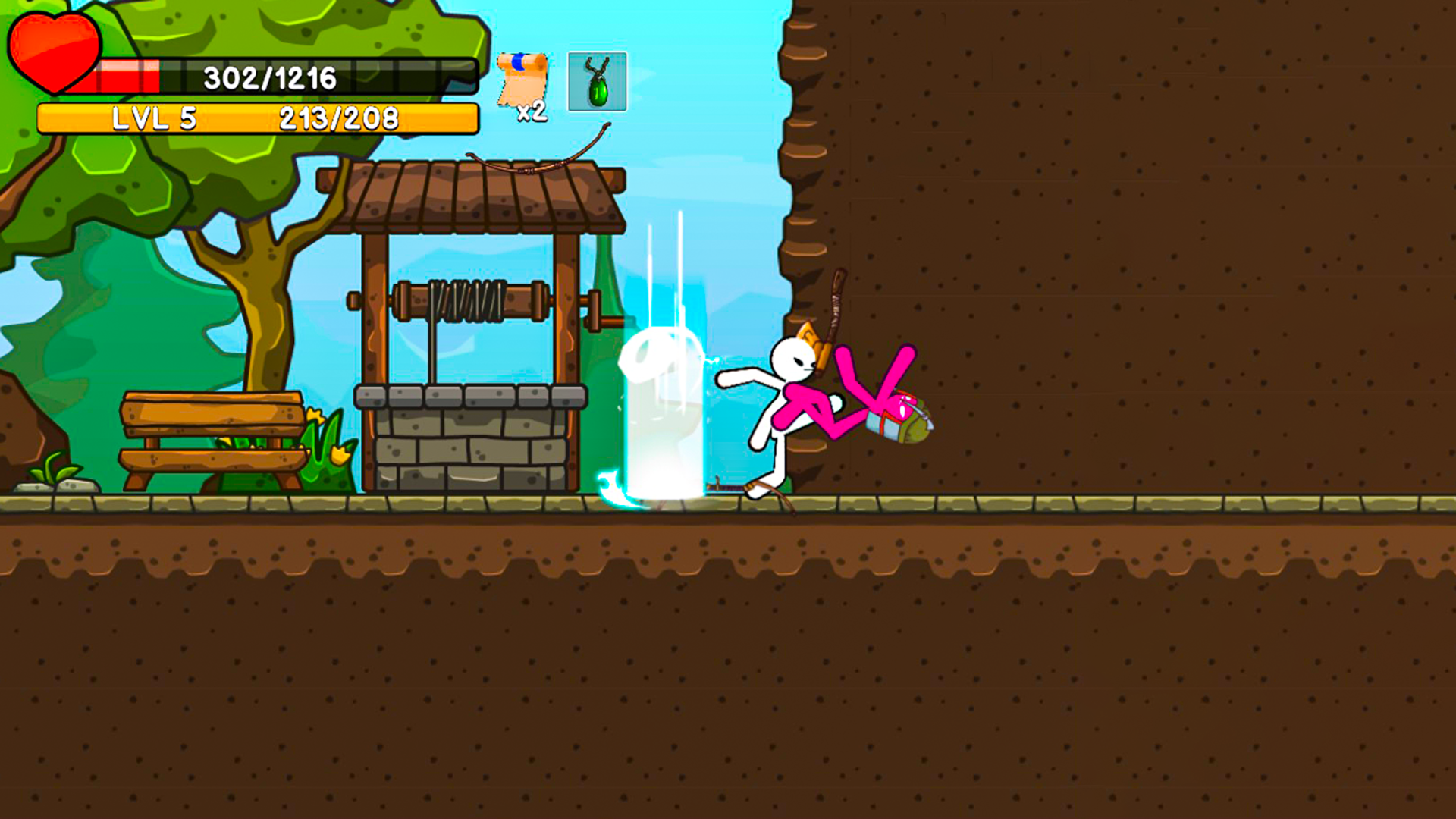Open the green amulet inventory slot
Image resolution: width=1456 pixels, height=819 pixels.
point(597,83)
